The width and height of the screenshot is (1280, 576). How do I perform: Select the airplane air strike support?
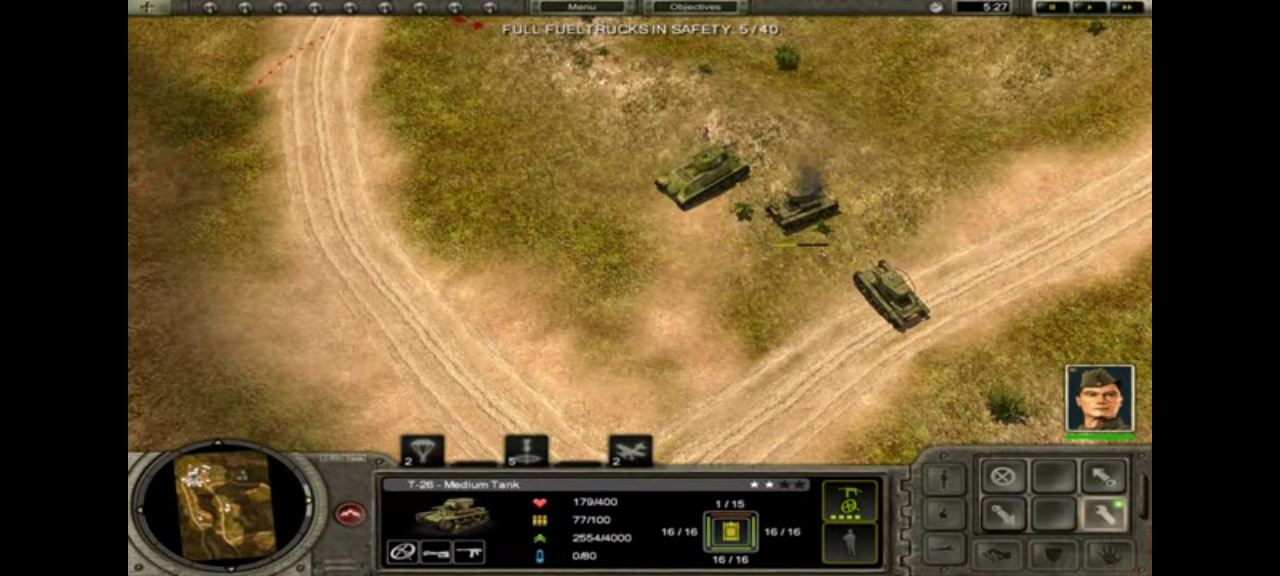(630, 450)
